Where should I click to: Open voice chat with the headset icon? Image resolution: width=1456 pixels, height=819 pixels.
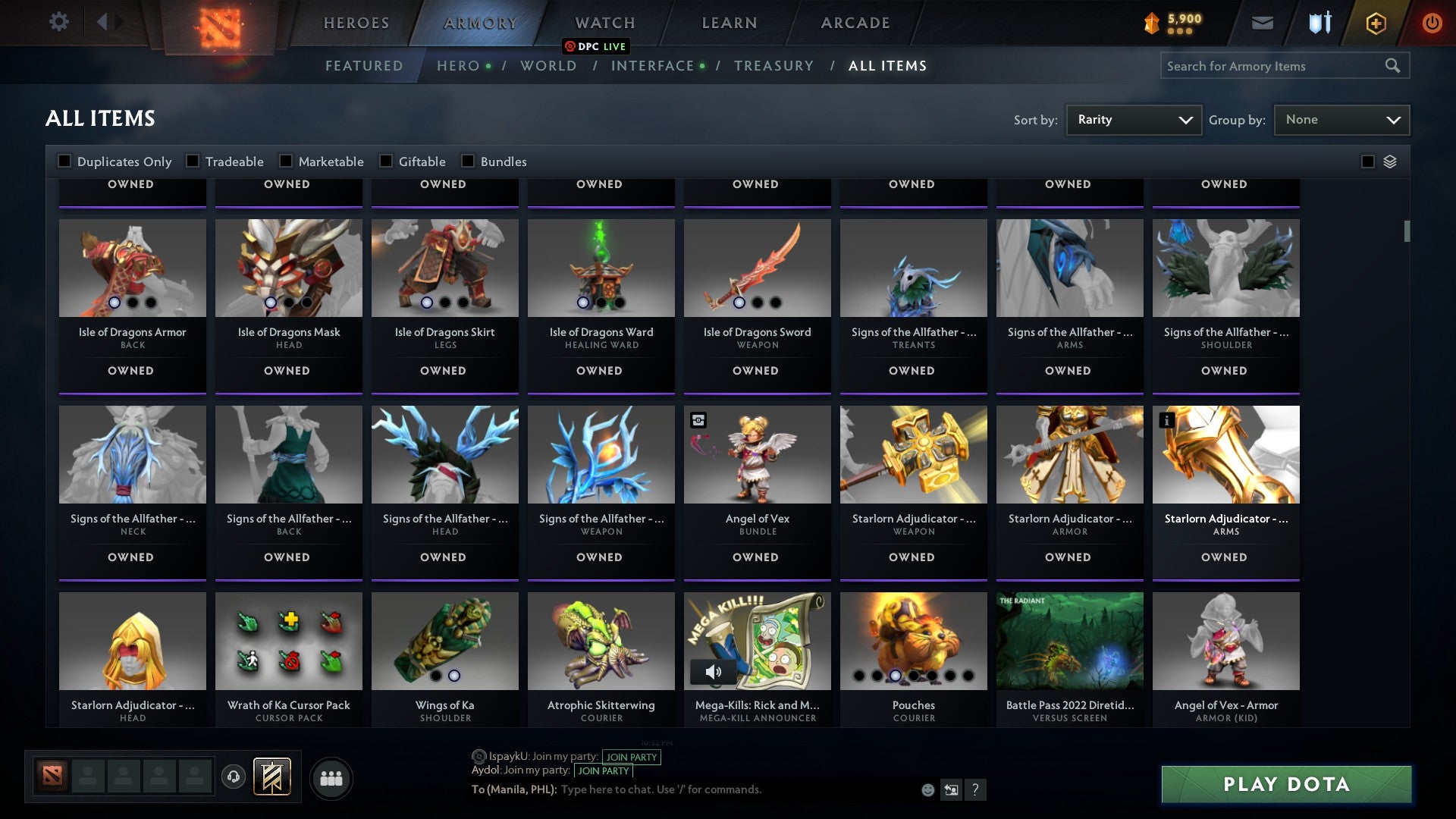coord(234,776)
